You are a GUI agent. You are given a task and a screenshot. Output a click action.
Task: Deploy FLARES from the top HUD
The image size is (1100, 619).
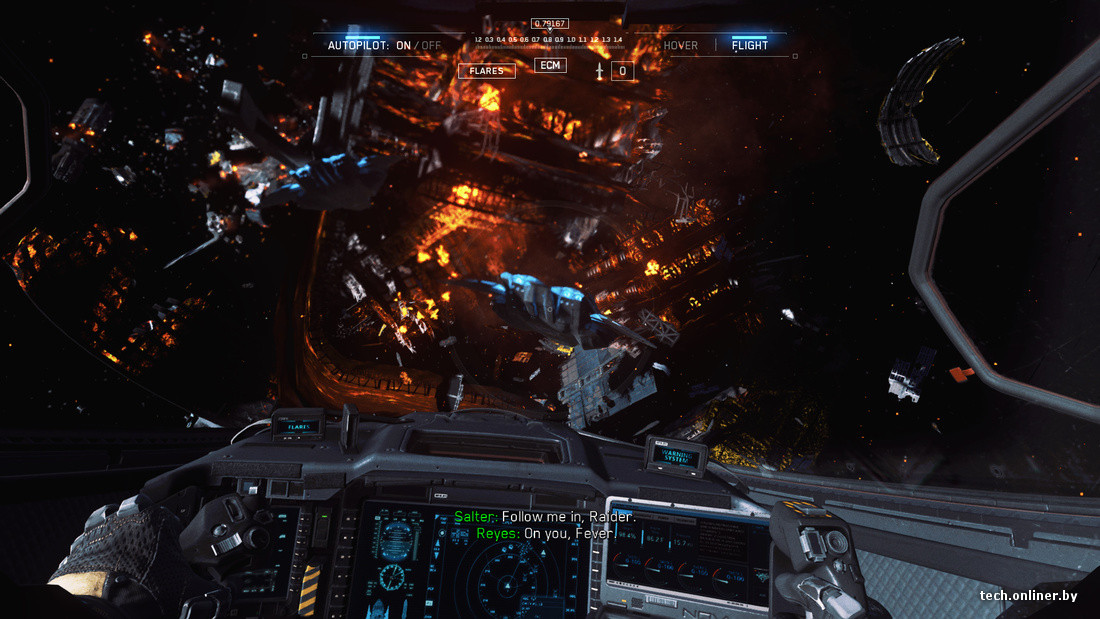(486, 71)
